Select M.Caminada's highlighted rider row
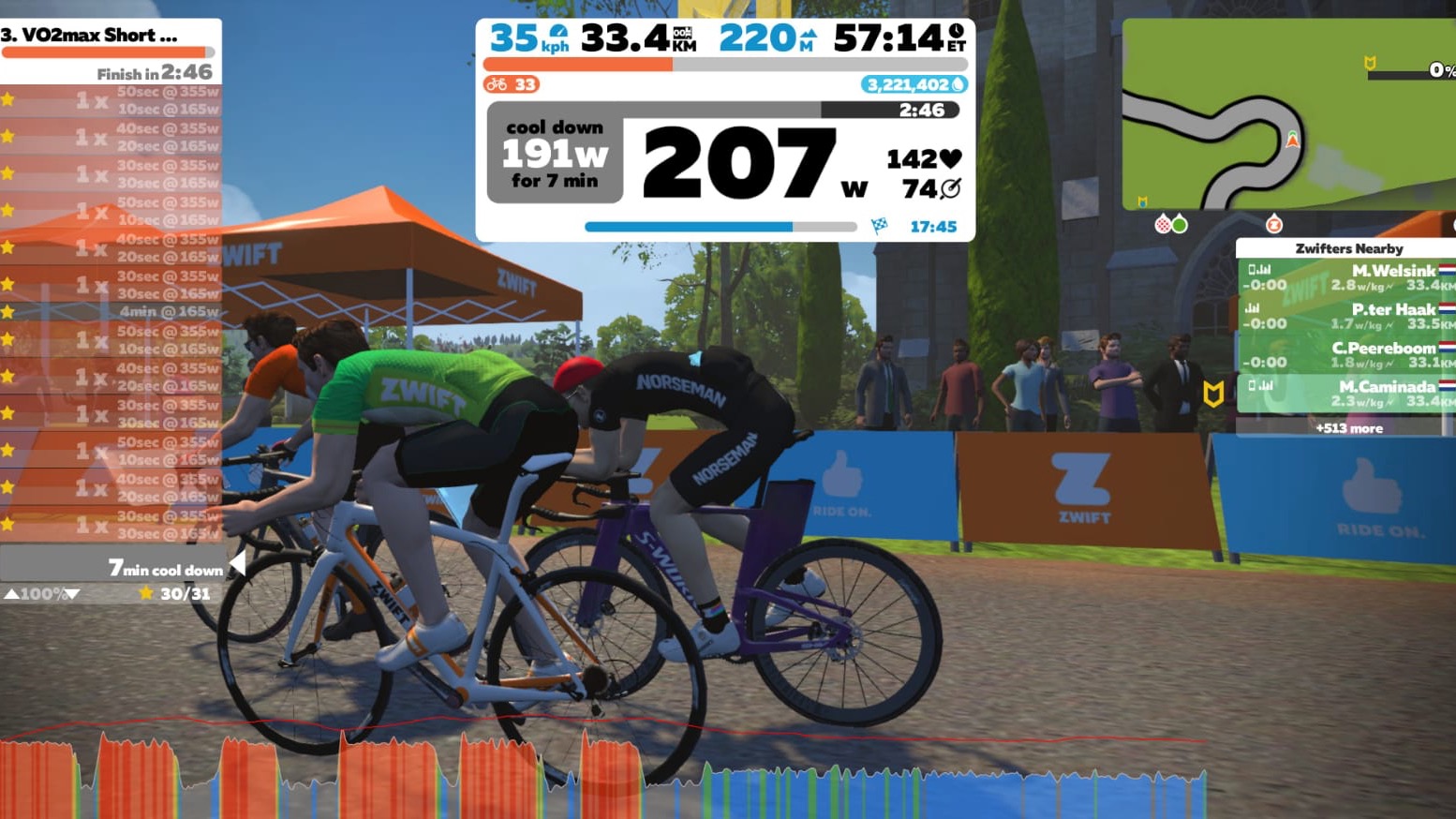 [x=1347, y=394]
